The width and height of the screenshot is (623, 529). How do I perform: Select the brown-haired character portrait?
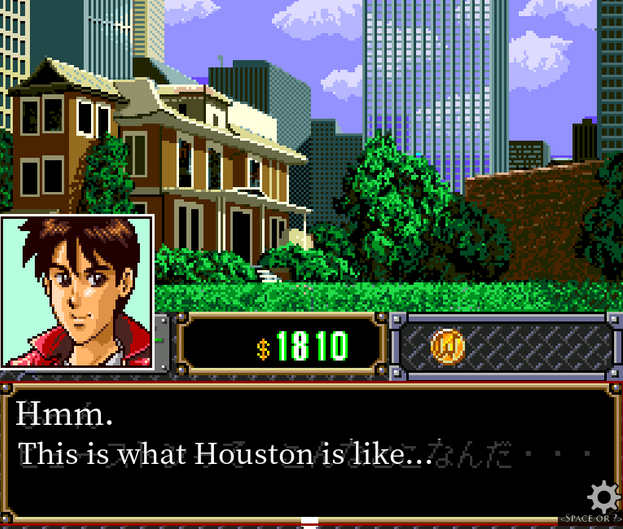tap(77, 292)
